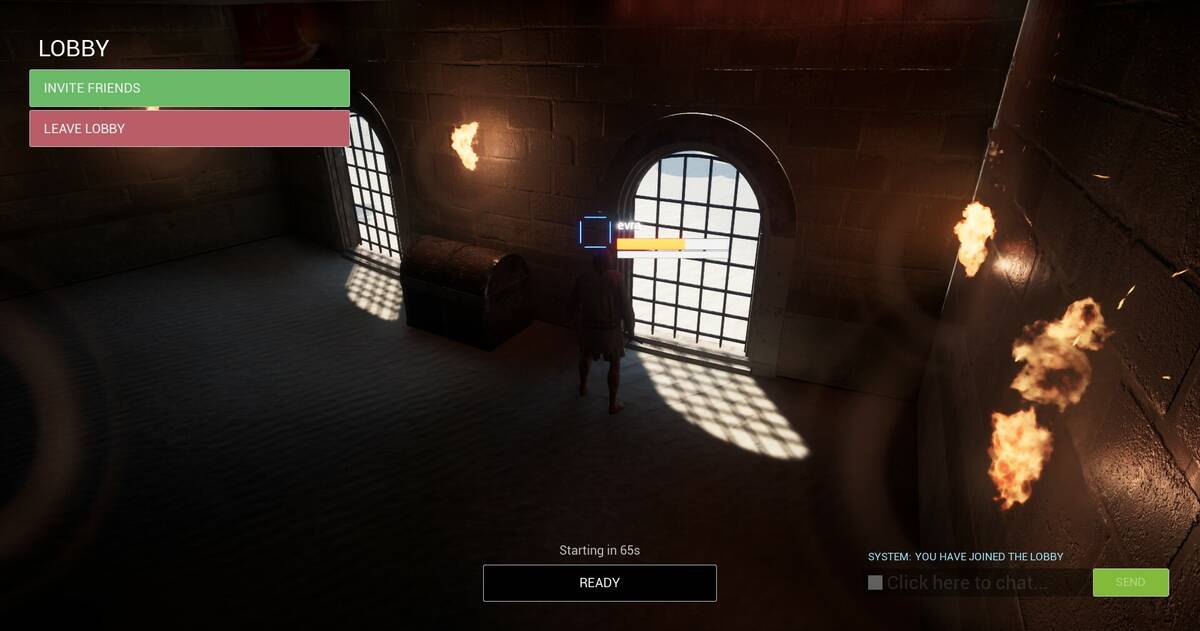The height and width of the screenshot is (631, 1200).
Task: Mark yourself as Ready
Action: 599,583
